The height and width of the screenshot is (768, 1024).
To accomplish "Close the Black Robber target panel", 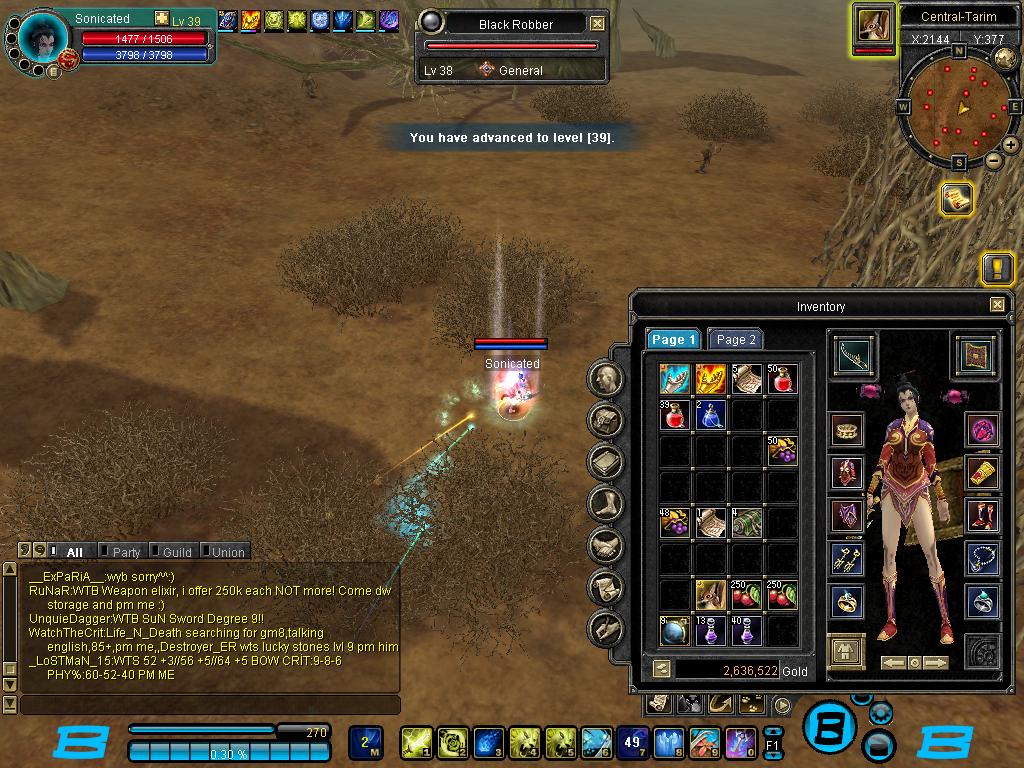I will click(x=597, y=23).
